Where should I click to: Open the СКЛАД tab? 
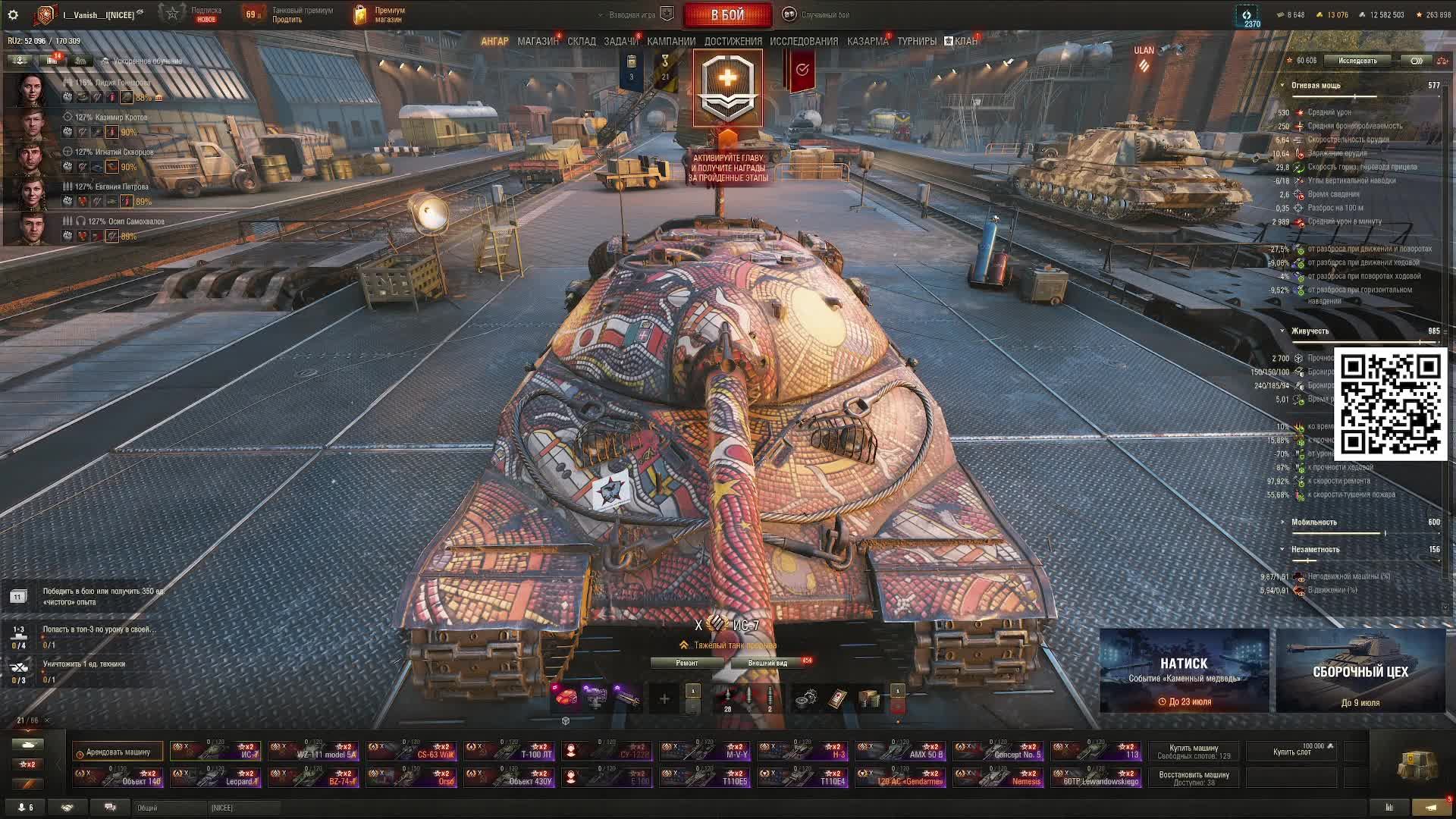[582, 41]
